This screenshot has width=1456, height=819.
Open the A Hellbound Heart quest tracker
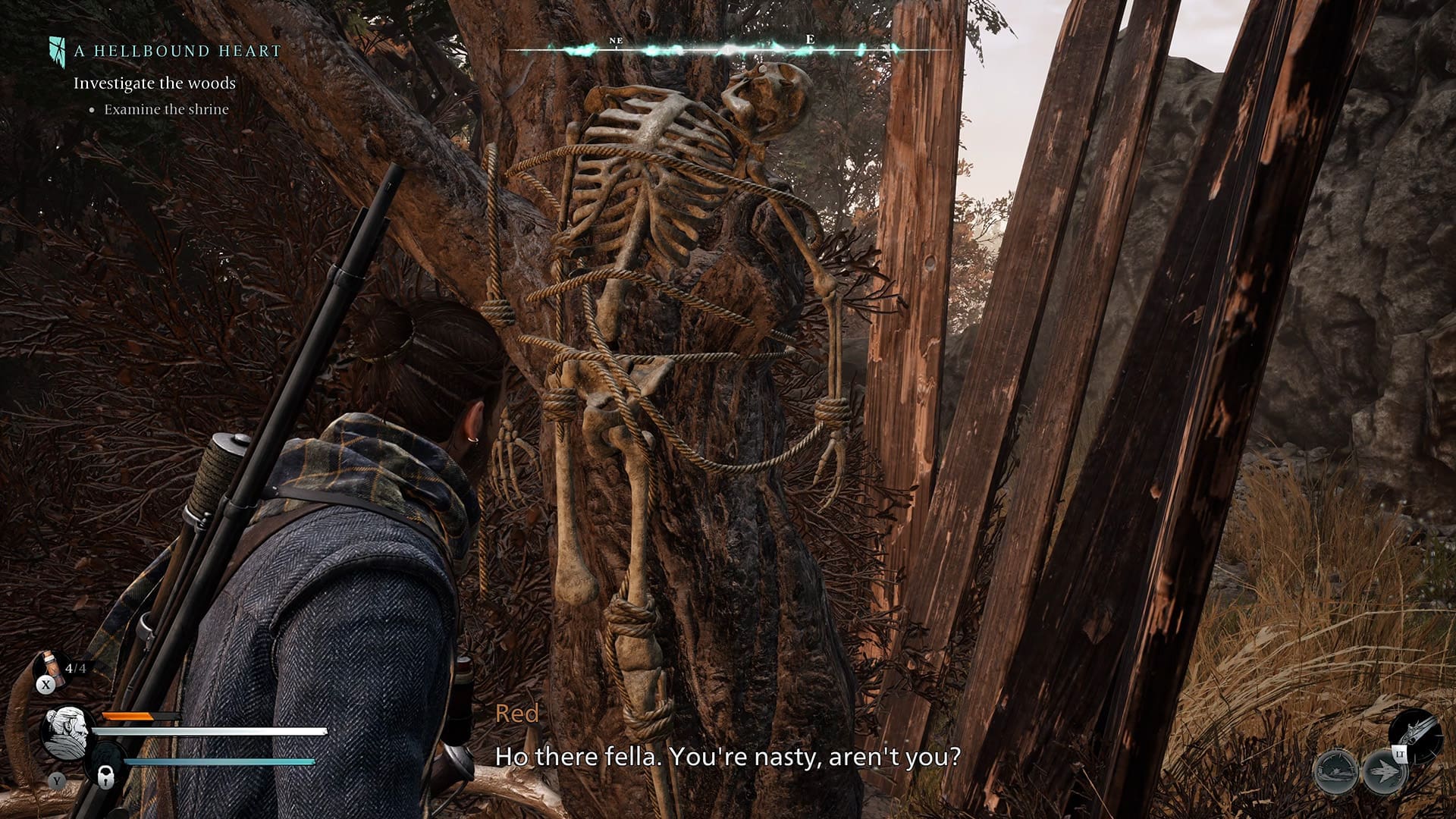point(177,51)
